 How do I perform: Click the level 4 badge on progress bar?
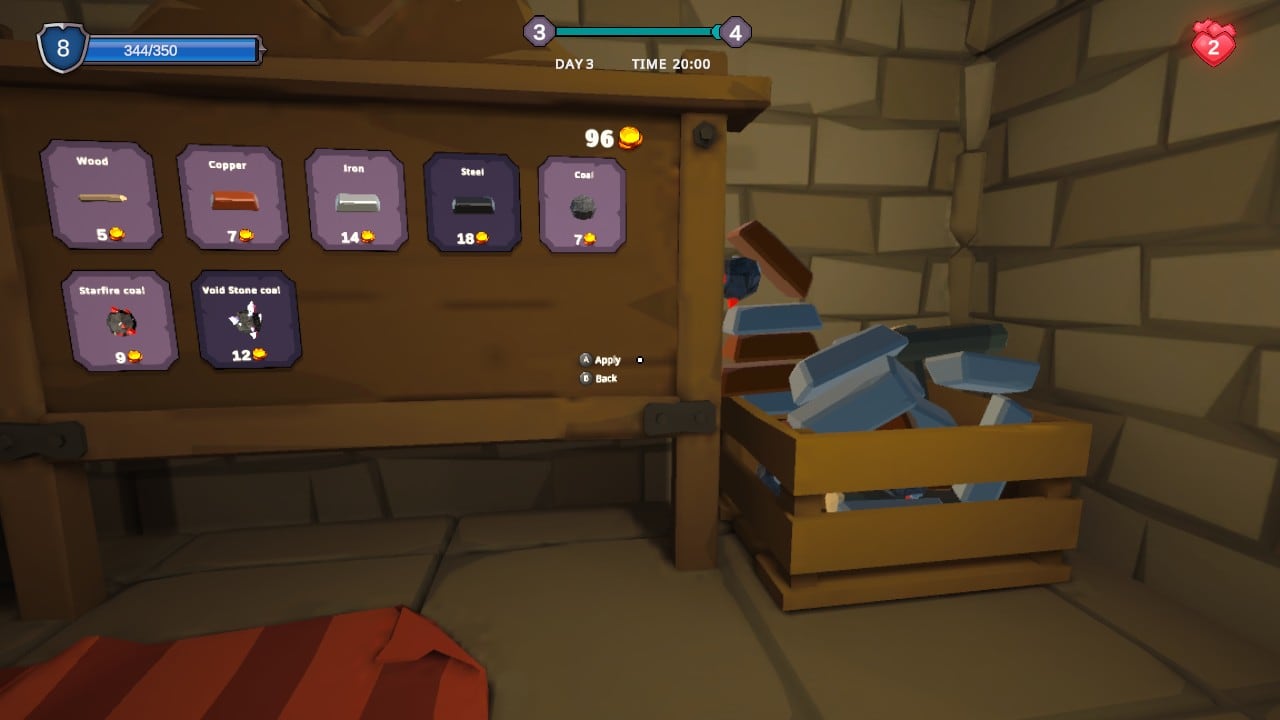coord(737,32)
